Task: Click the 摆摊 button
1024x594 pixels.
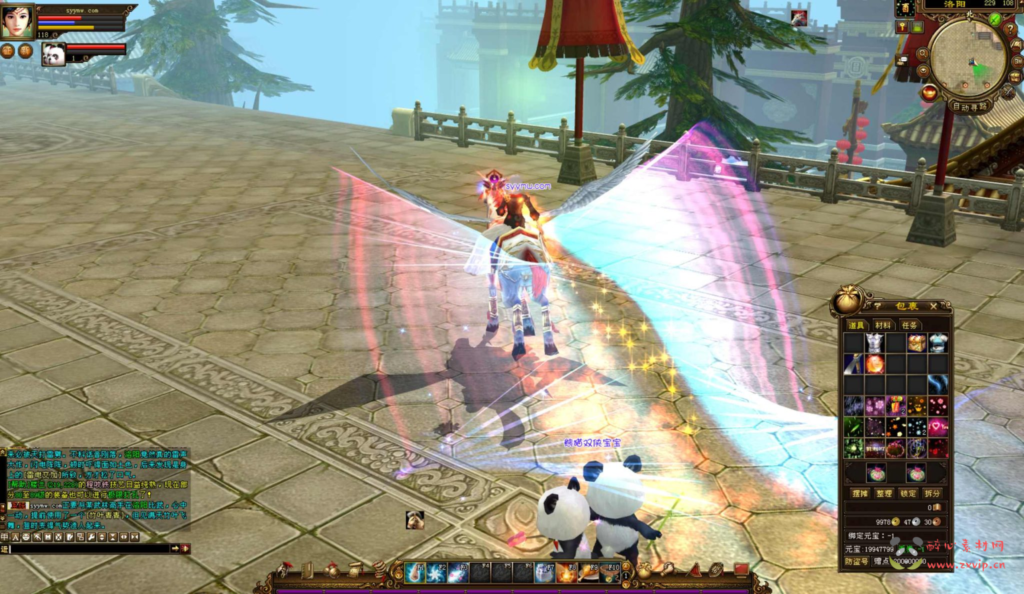Action: (x=857, y=493)
